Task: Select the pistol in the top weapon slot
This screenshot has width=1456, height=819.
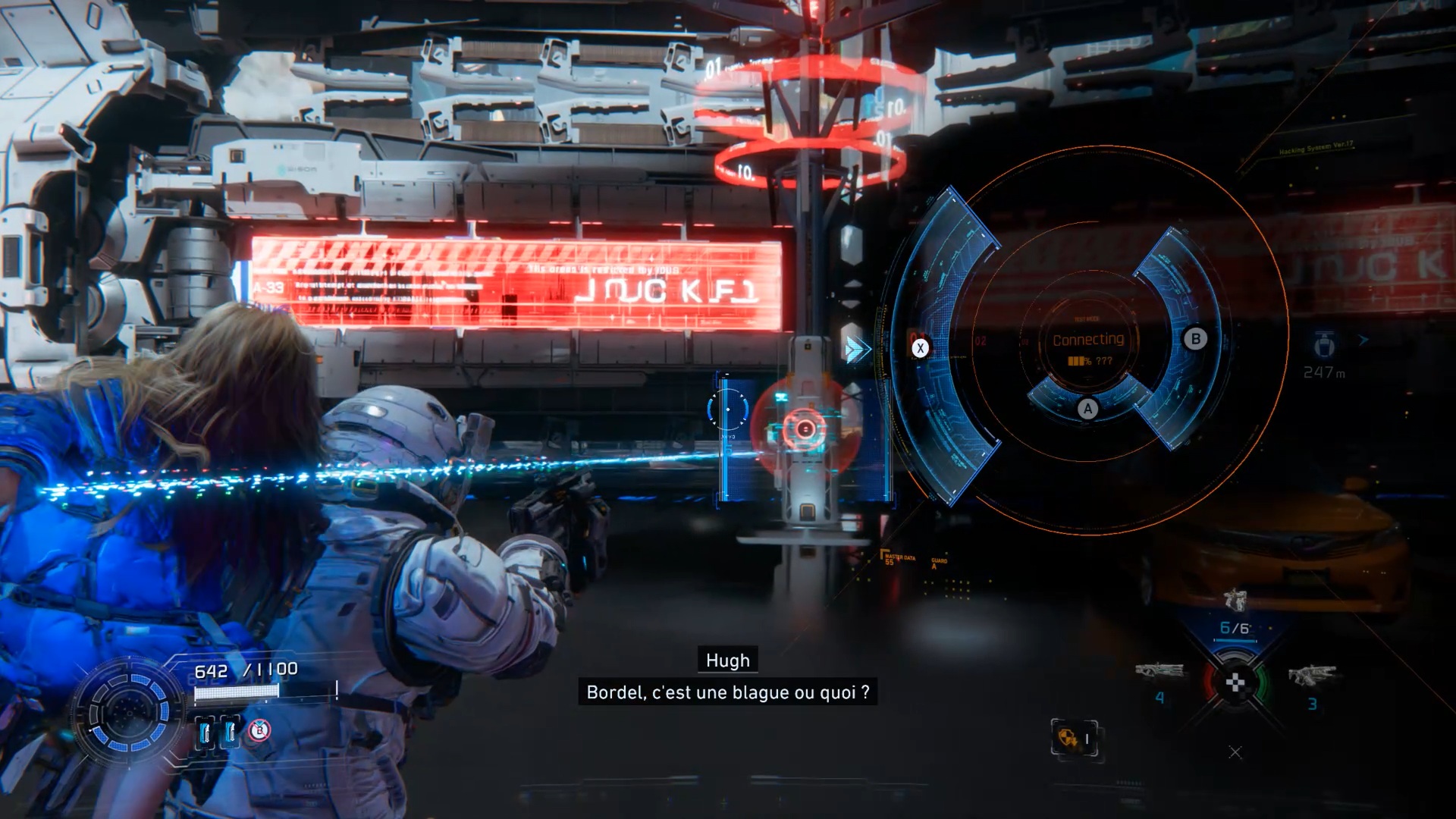Action: (1235, 601)
